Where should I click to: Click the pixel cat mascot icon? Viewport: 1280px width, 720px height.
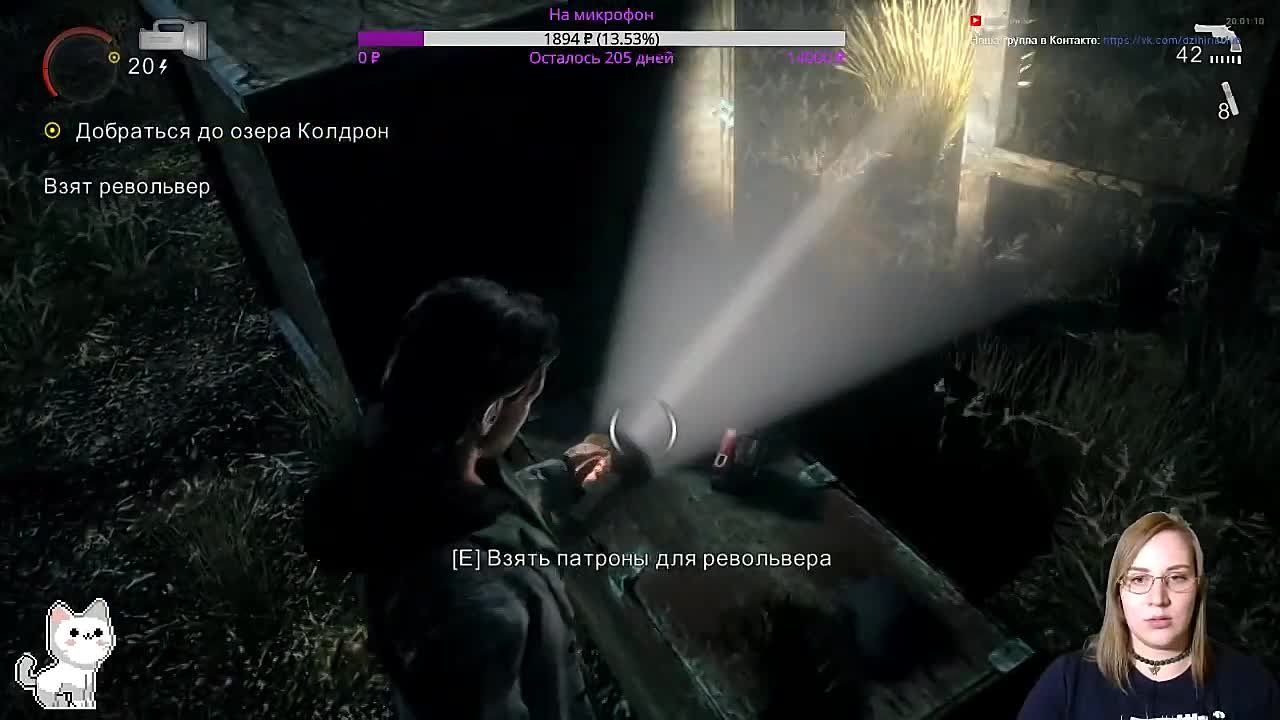(75, 655)
